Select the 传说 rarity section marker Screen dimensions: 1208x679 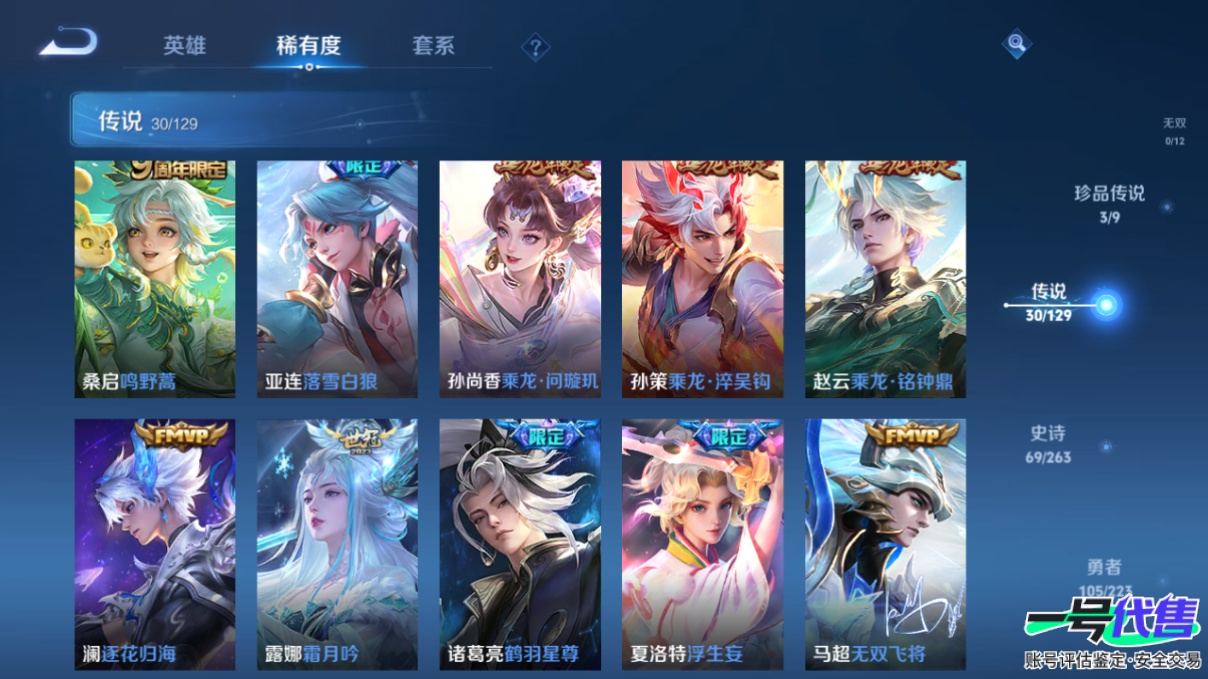[1104, 304]
